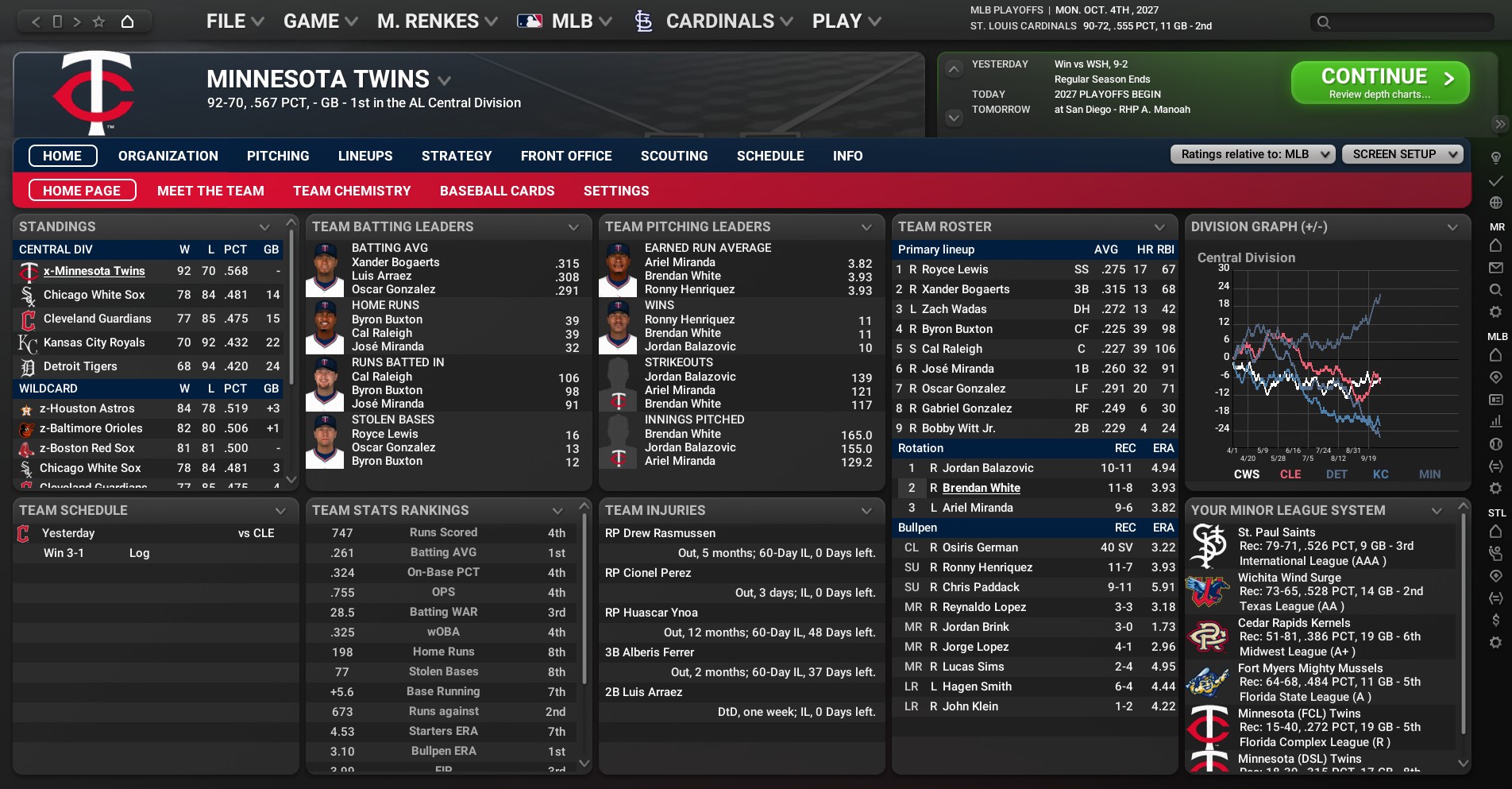Open the CARDINALS team menu

(x=719, y=21)
